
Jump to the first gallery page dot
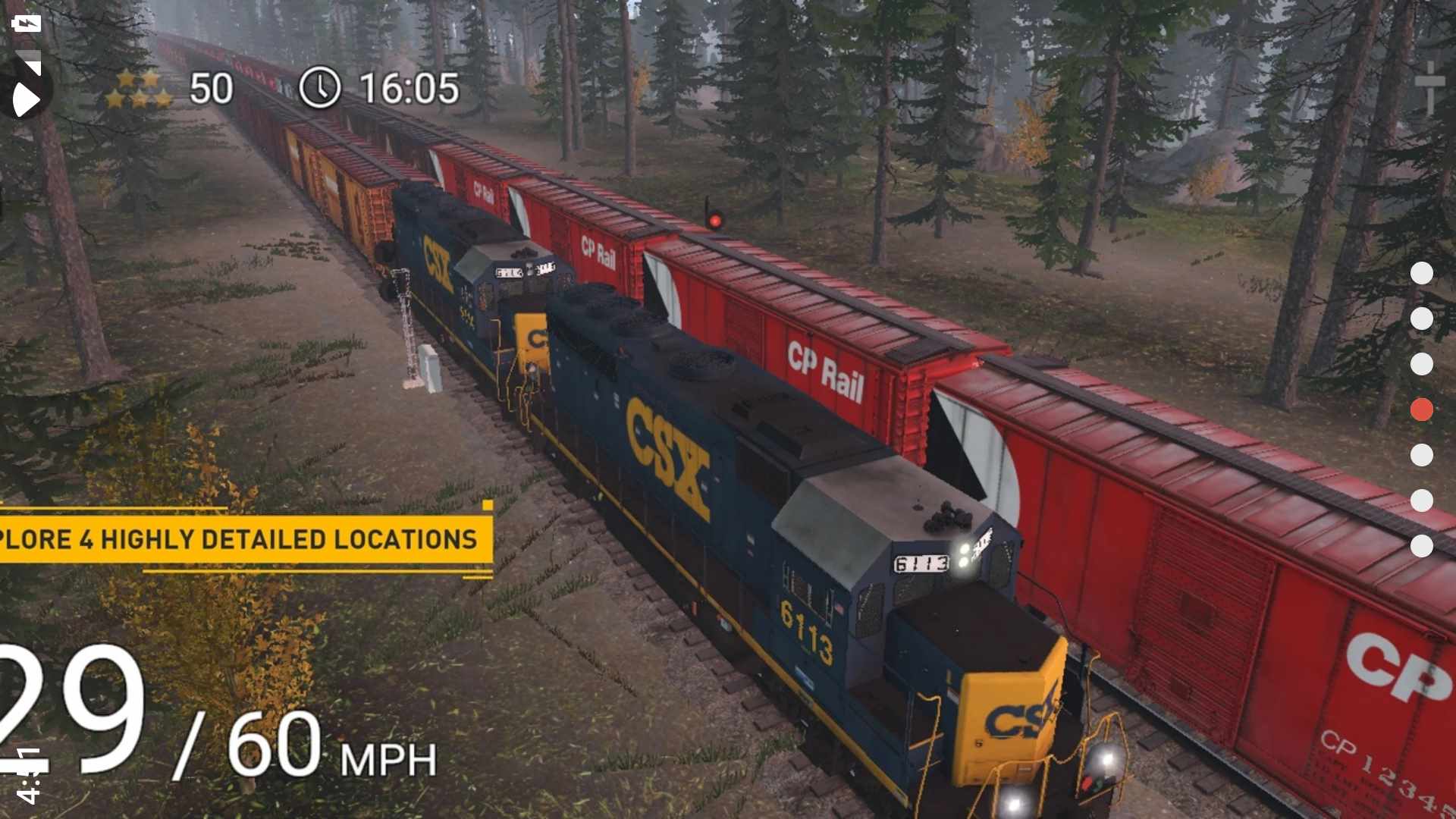pos(1421,273)
